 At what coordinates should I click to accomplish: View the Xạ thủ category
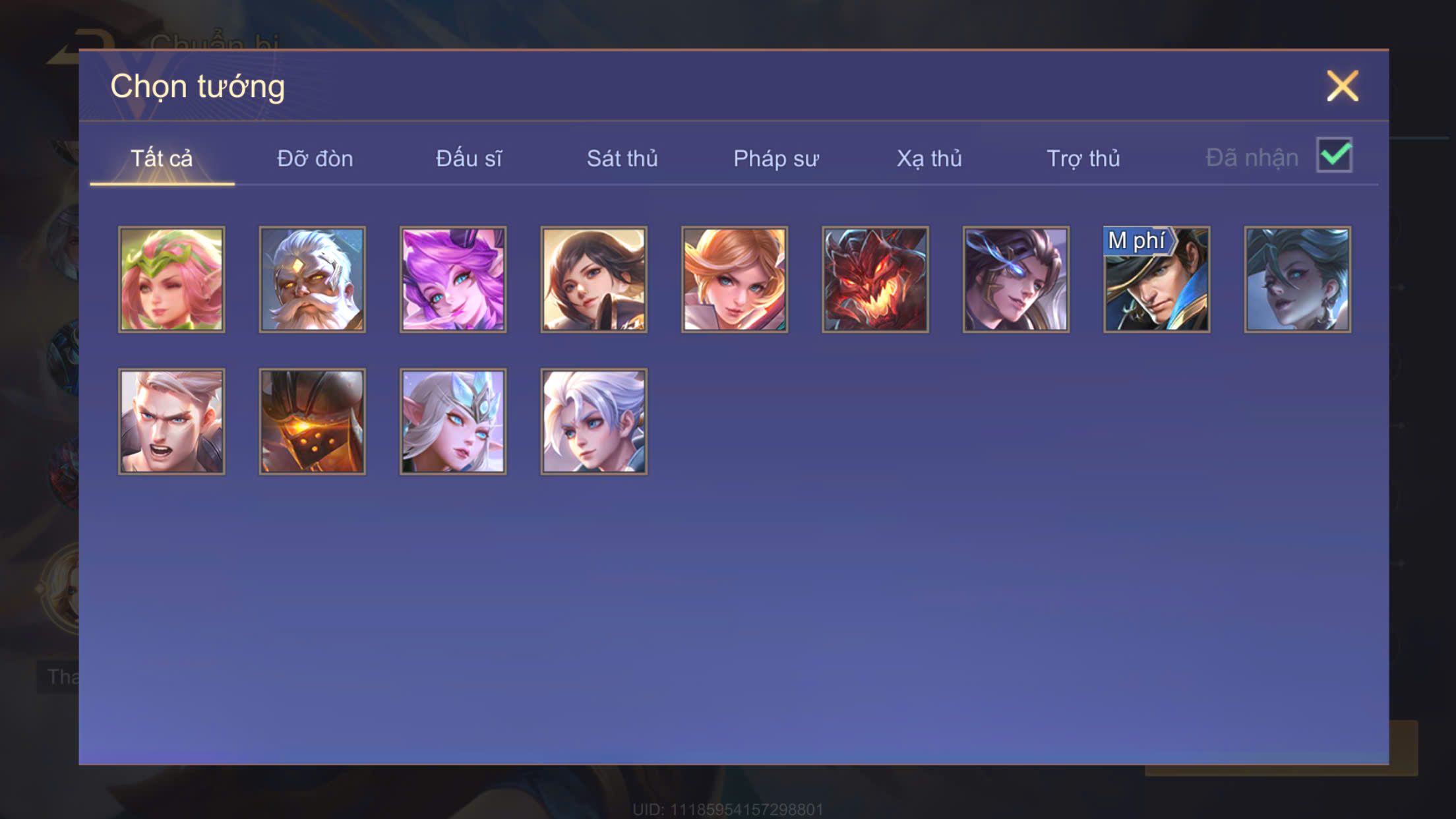(x=929, y=159)
